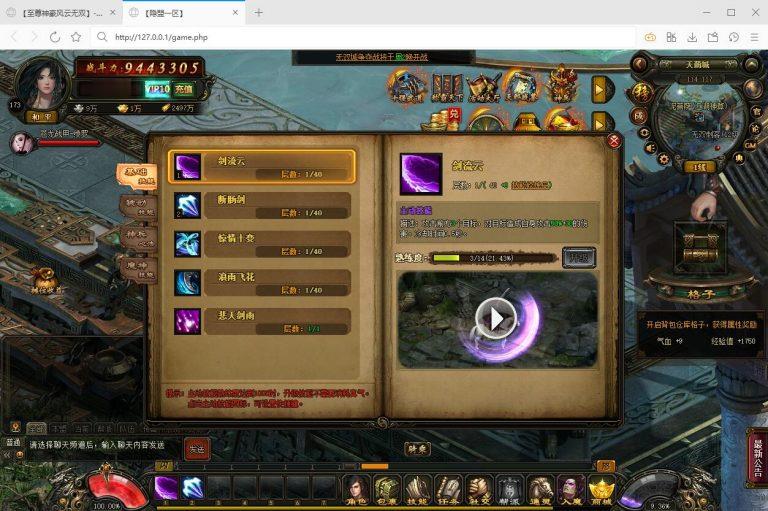The height and width of the screenshot is (511, 768).
Task: Open the 魔神技能 side tab
Action: tap(138, 269)
